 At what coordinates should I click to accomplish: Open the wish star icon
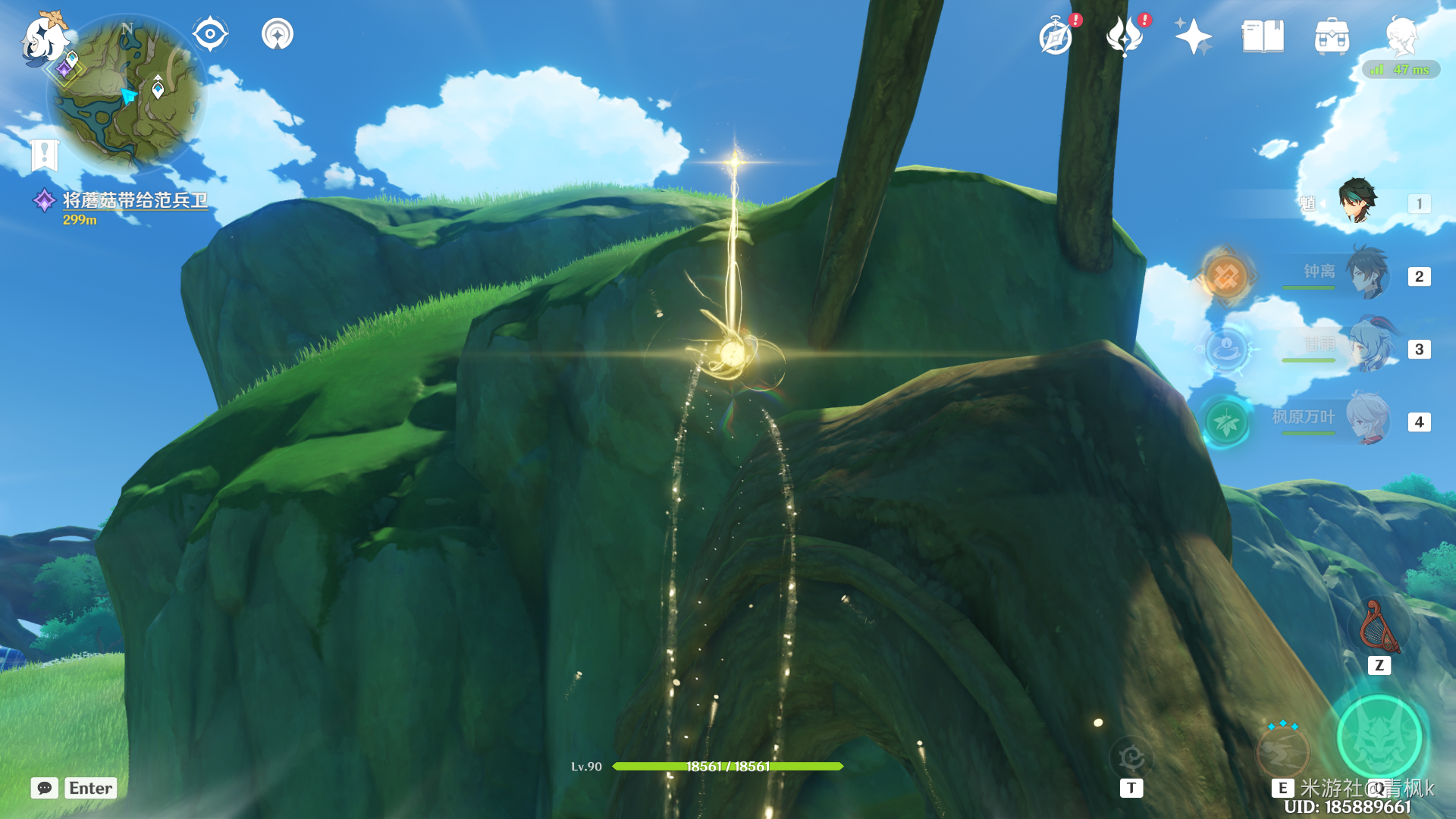[1193, 36]
